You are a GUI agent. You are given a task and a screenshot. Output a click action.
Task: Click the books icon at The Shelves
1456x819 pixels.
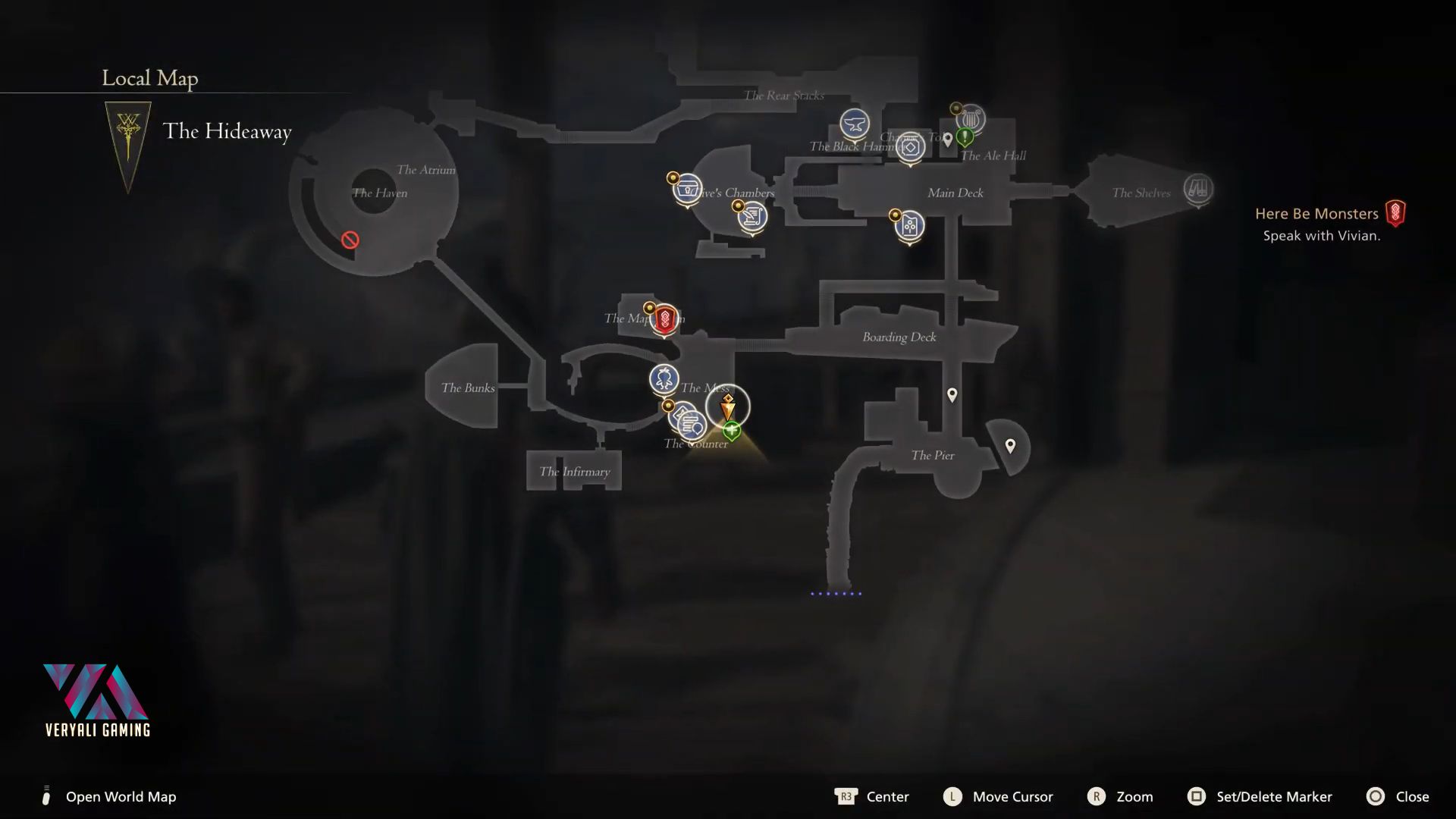[1197, 188]
